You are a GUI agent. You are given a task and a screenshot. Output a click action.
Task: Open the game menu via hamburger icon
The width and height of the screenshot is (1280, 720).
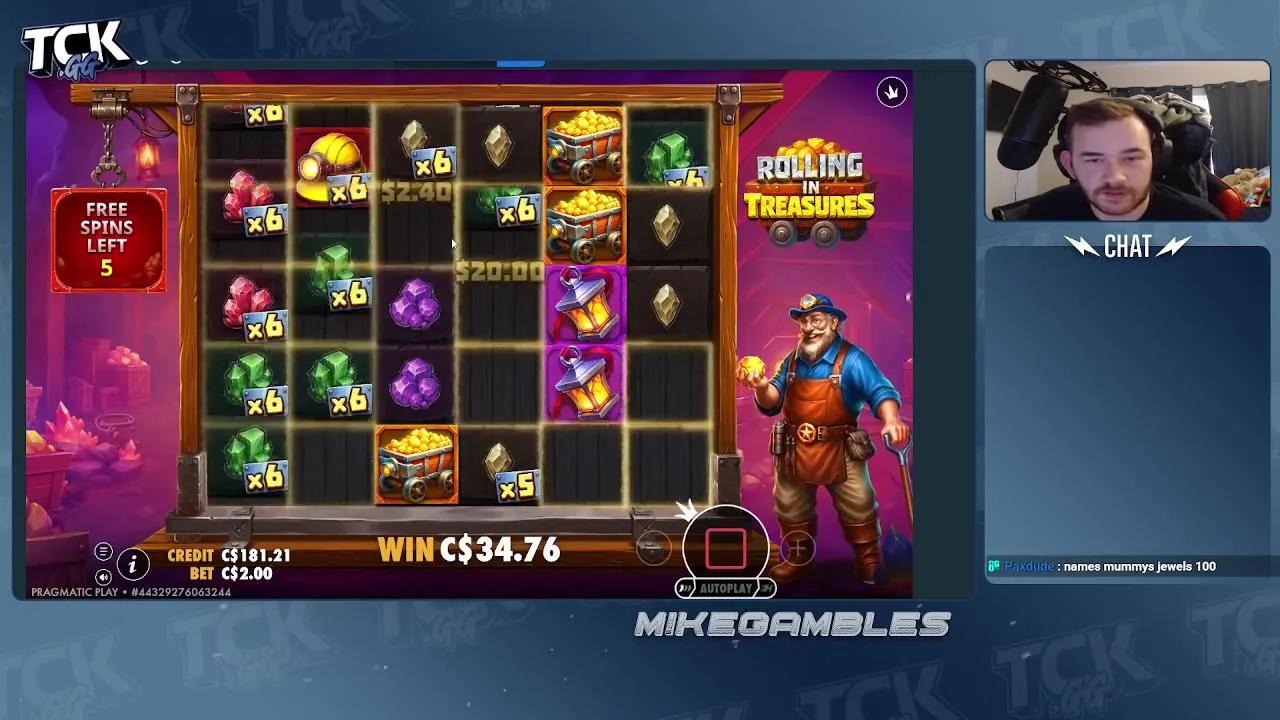tap(103, 551)
